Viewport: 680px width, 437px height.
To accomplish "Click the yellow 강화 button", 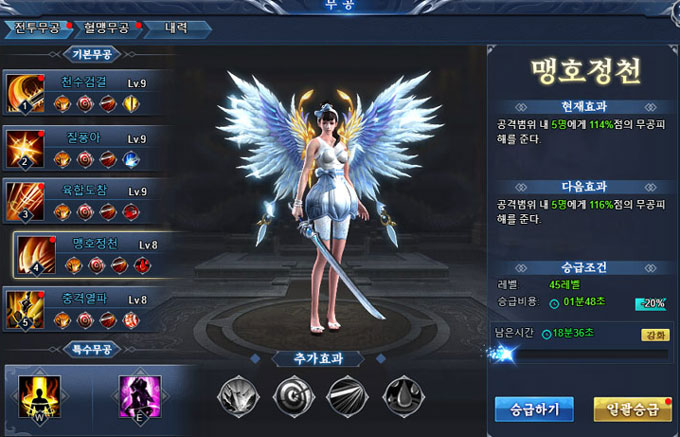I will coord(655,335).
